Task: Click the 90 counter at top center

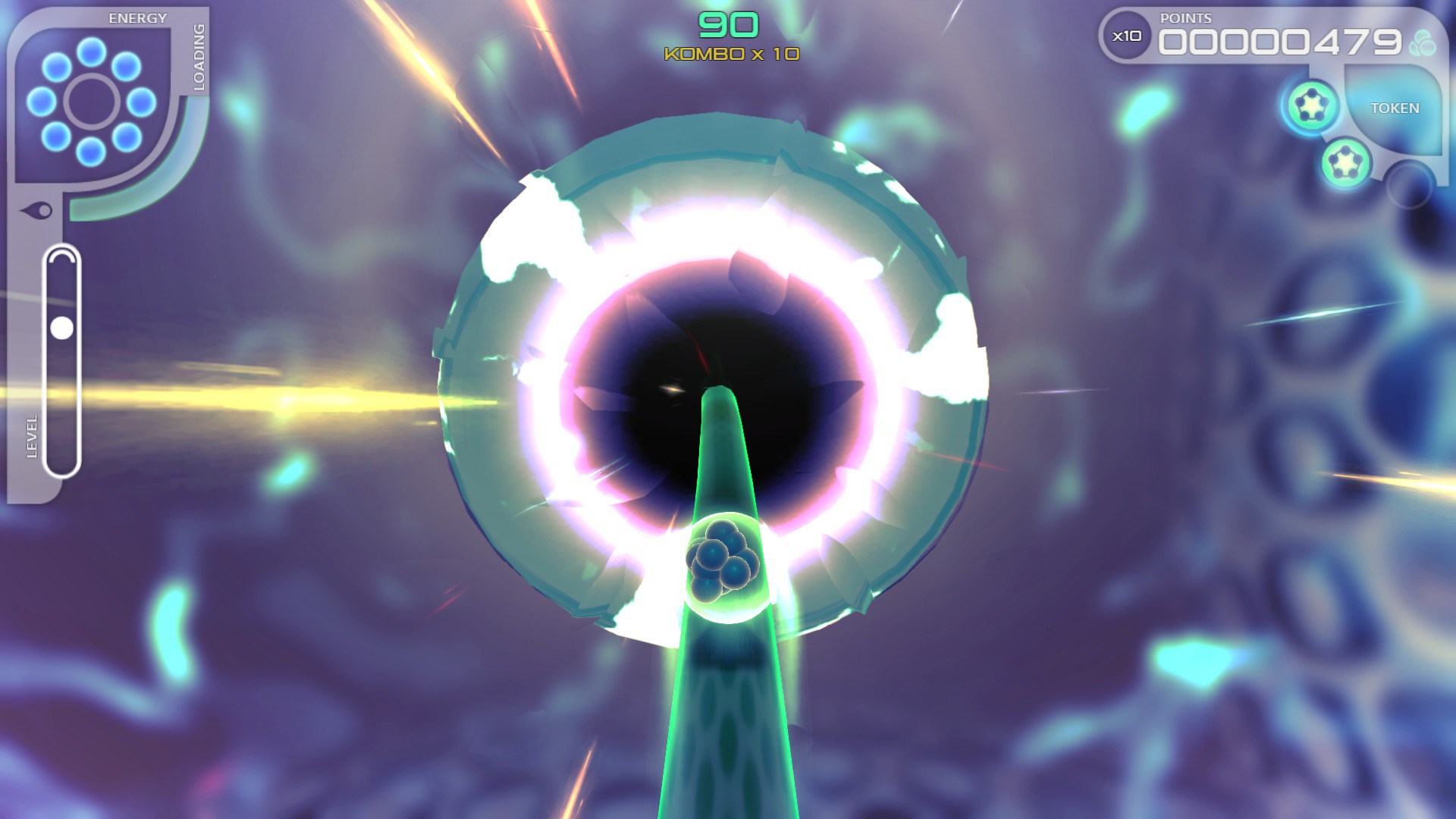Action: coord(728,23)
